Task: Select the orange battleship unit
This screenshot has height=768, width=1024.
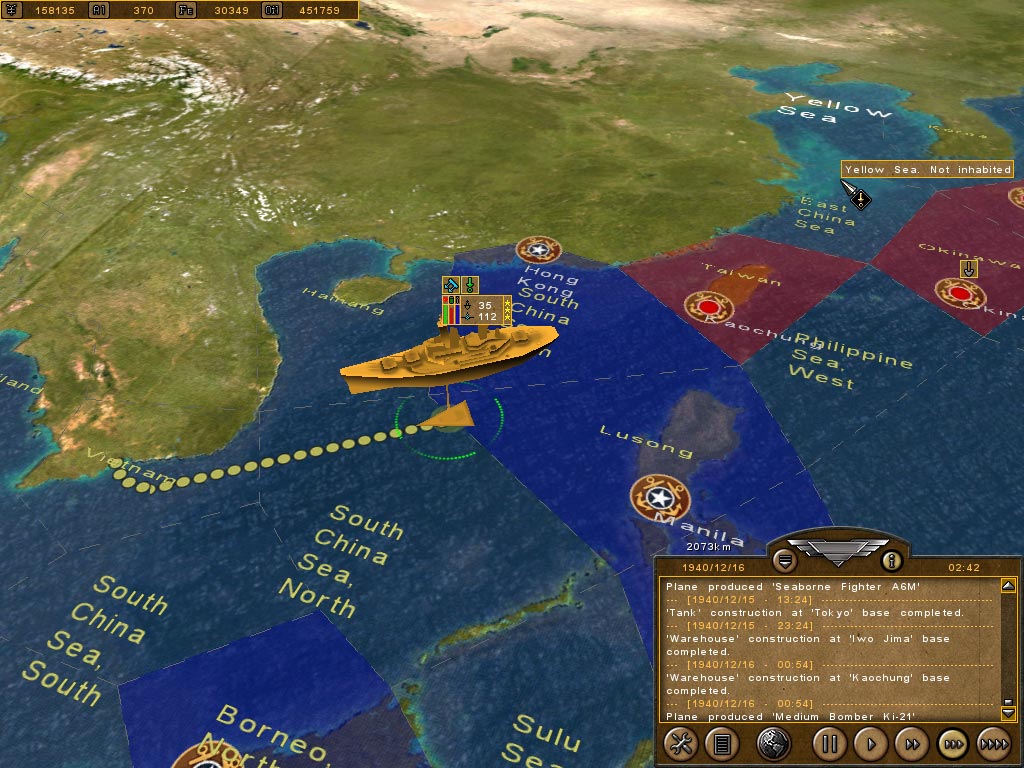Action: click(x=448, y=355)
